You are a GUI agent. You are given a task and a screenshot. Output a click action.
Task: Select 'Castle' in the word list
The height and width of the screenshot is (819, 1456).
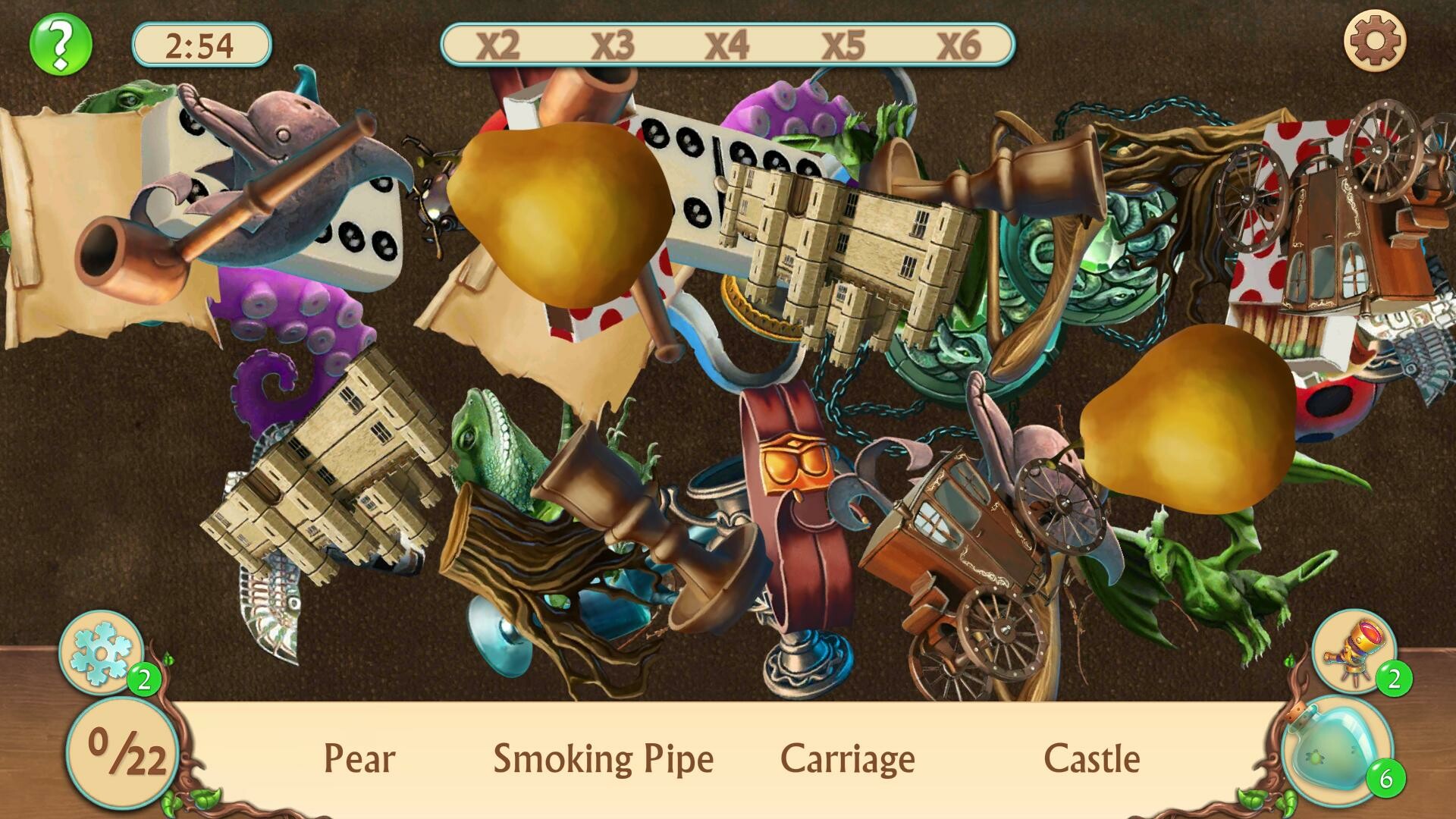1092,758
